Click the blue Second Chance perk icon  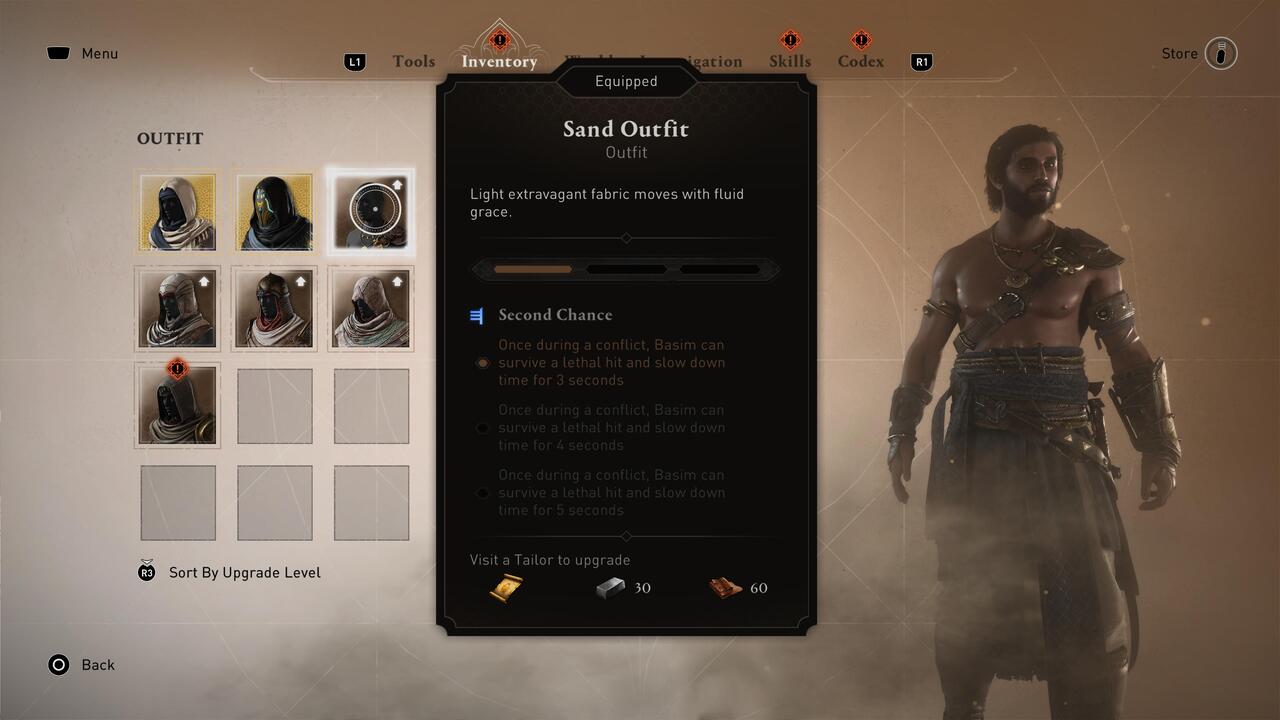click(x=477, y=315)
